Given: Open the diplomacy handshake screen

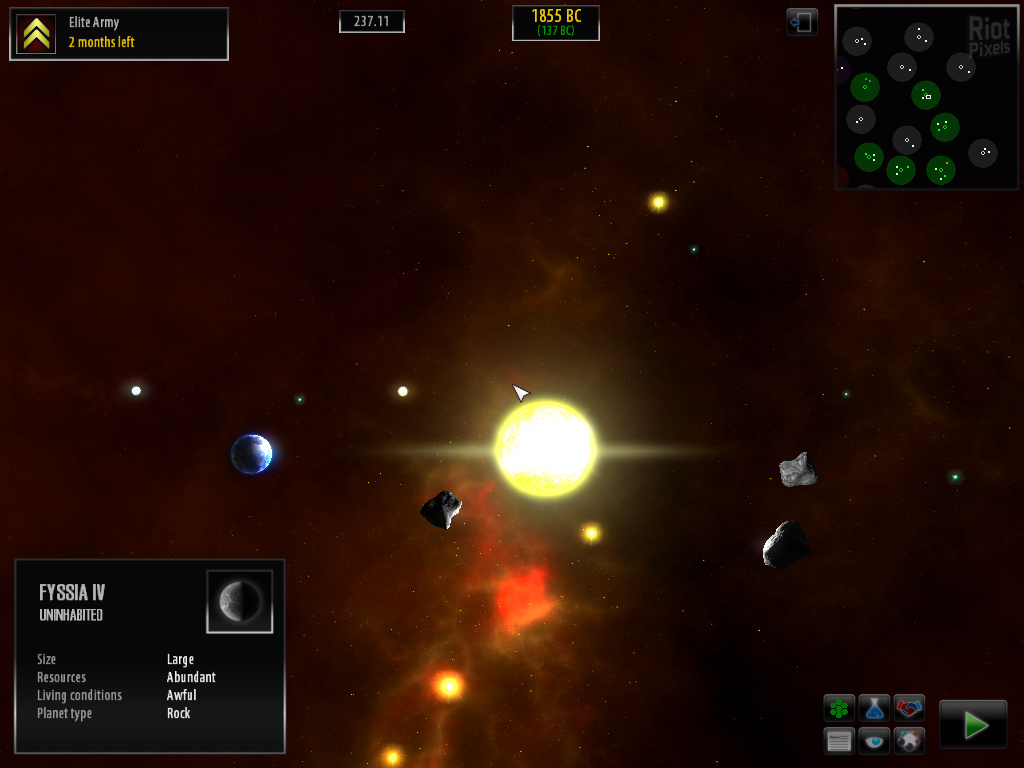Looking at the screenshot, I should [x=909, y=709].
